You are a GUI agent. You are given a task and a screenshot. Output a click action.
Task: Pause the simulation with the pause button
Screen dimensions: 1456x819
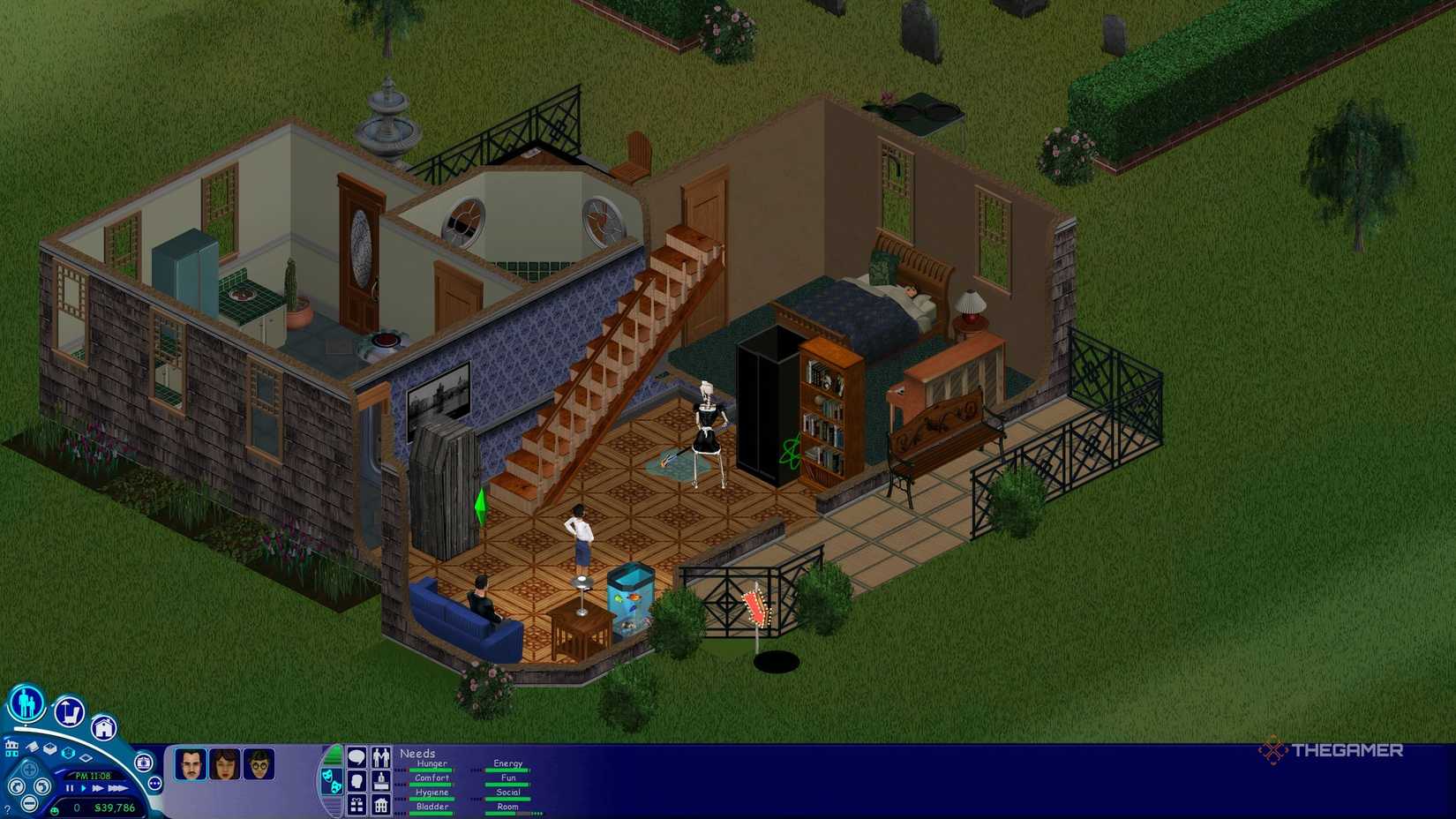(x=69, y=788)
